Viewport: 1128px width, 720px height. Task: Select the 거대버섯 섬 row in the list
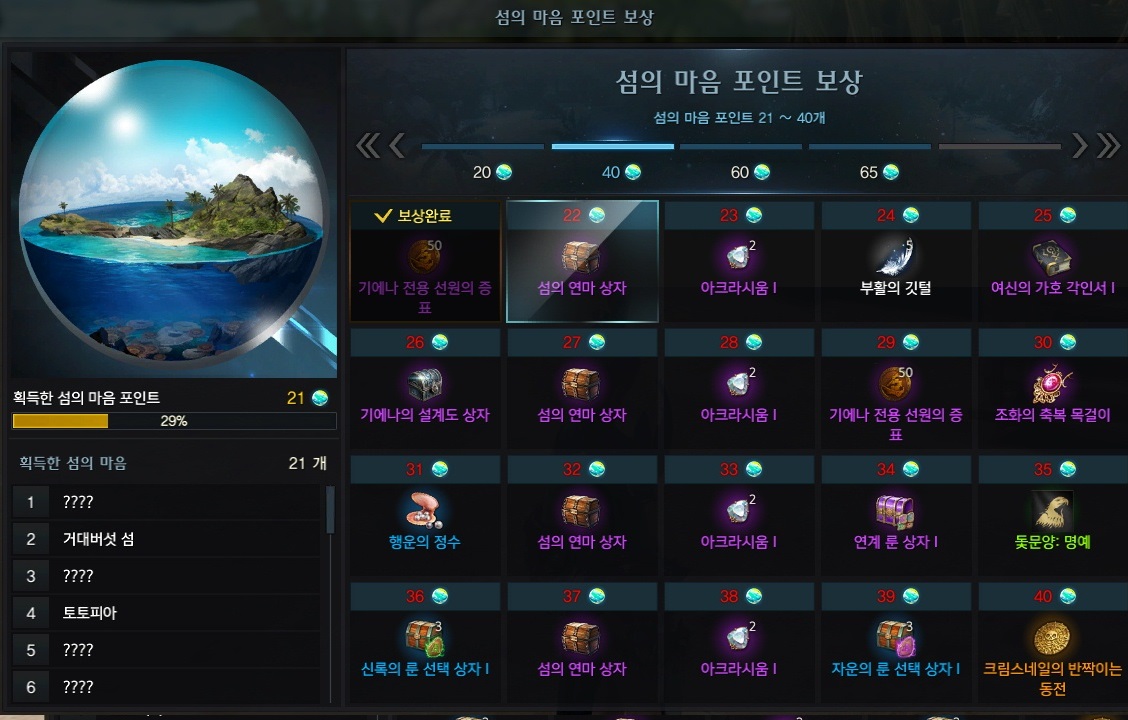[x=168, y=539]
